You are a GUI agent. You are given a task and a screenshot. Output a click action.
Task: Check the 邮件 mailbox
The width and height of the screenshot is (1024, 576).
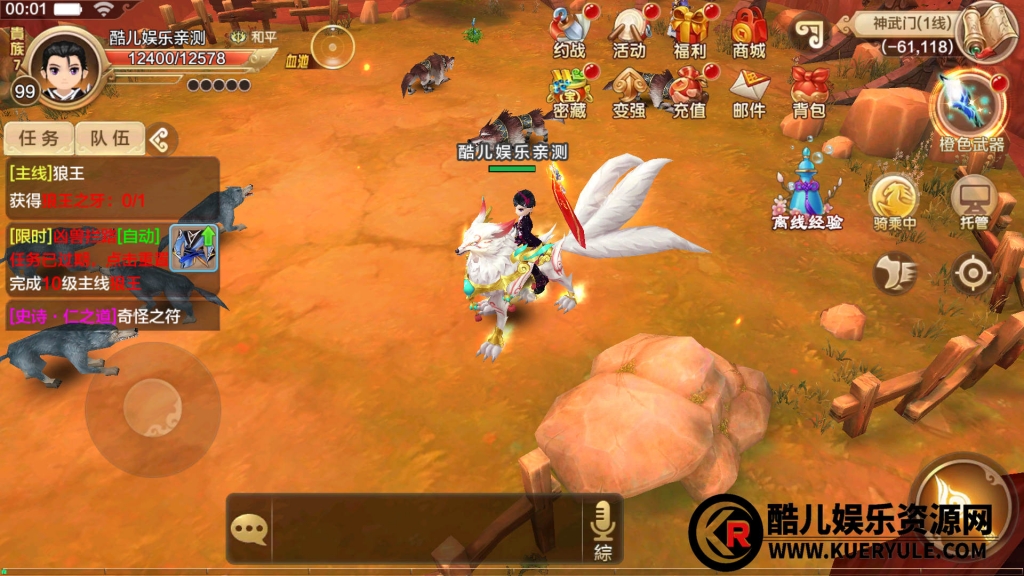(x=748, y=91)
